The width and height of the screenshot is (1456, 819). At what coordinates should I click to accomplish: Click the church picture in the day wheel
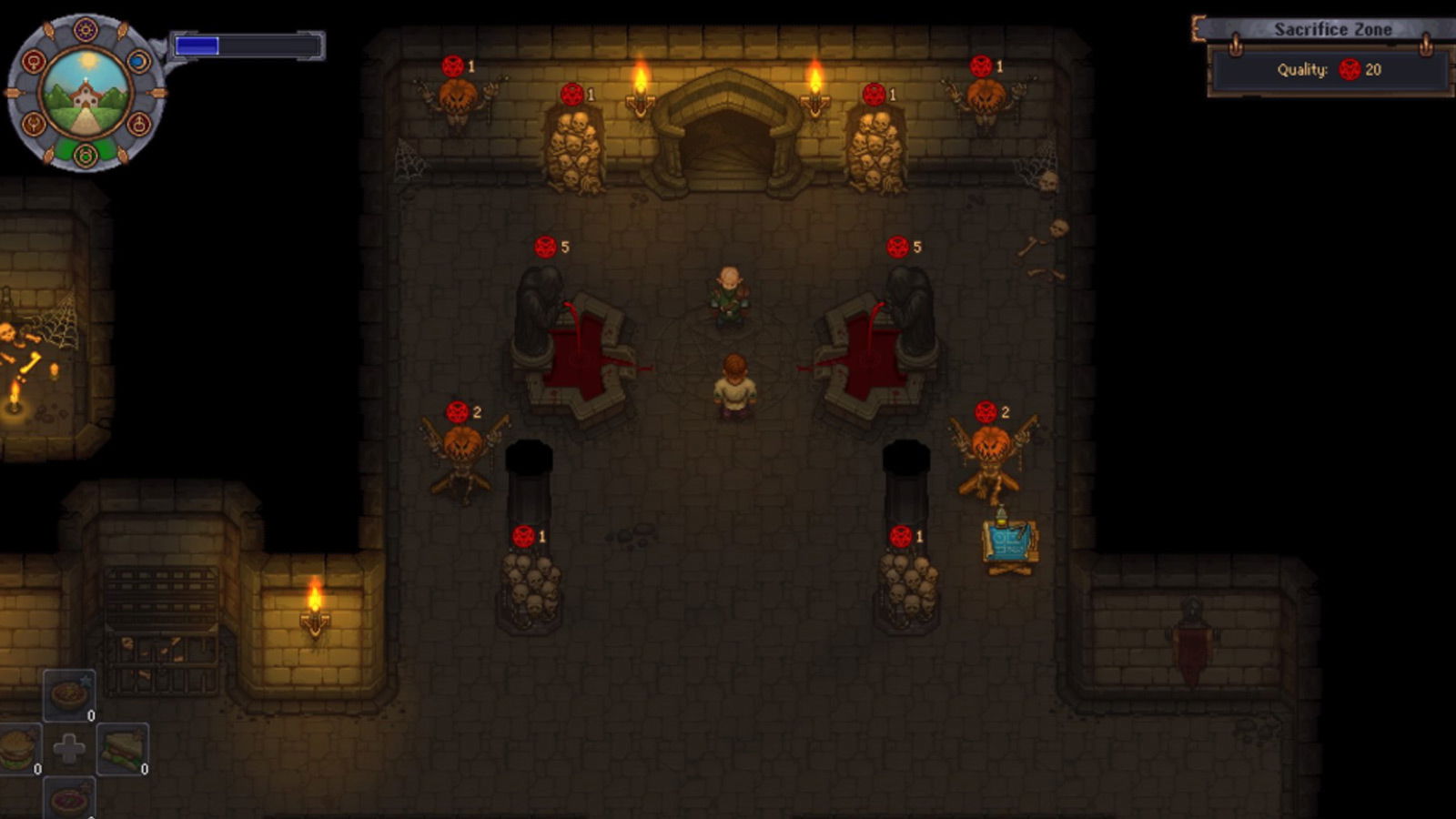click(x=86, y=93)
